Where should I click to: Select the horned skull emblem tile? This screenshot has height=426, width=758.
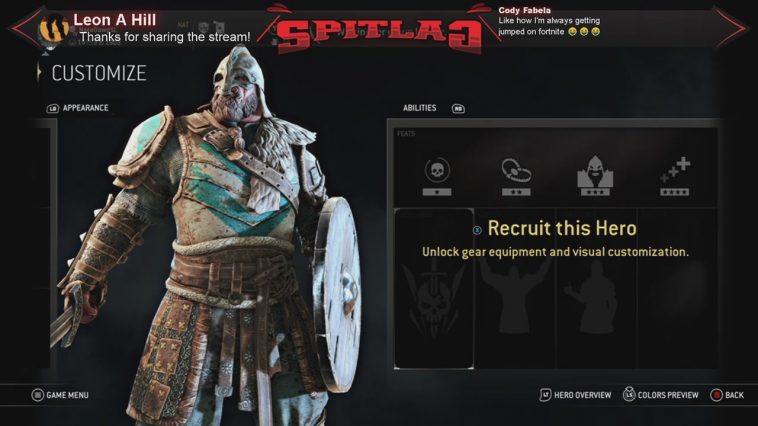[x=434, y=290]
